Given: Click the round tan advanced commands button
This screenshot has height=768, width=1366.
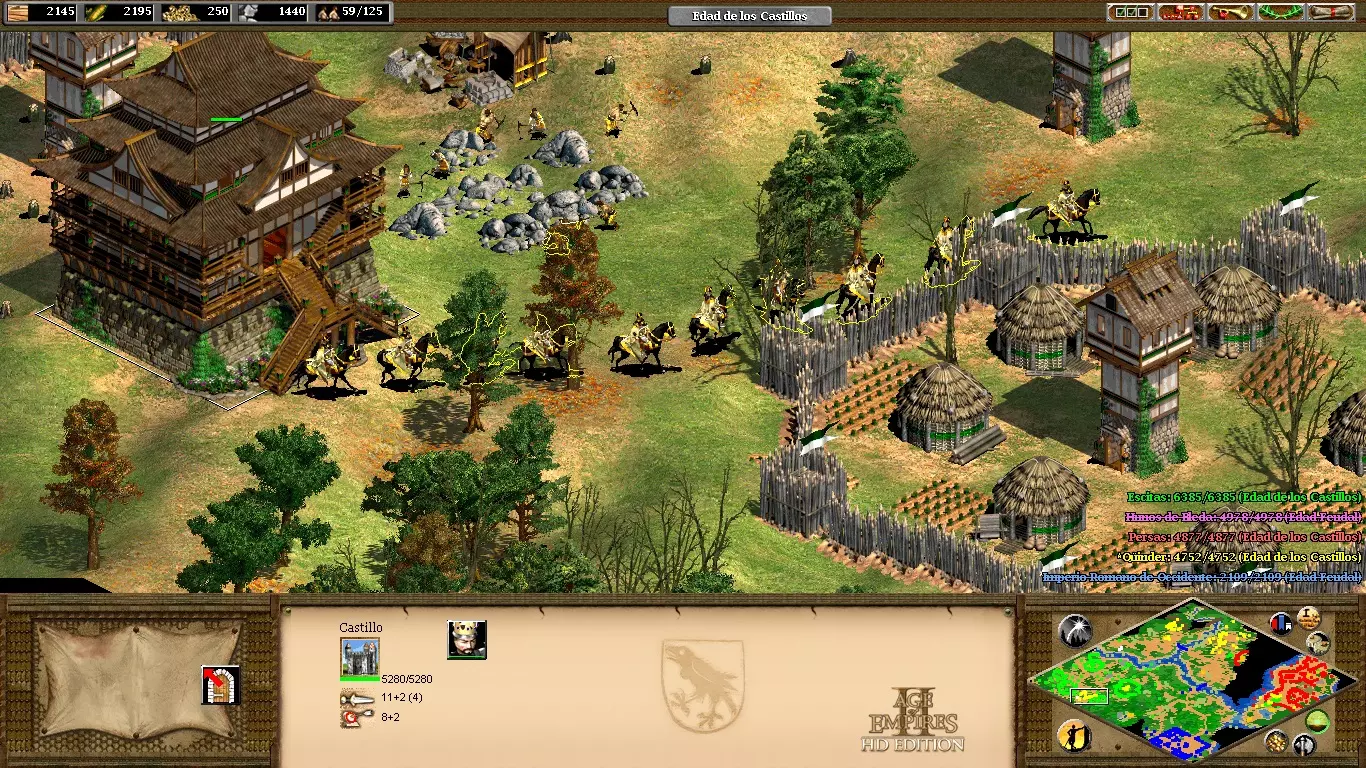Looking at the screenshot, I should click(x=1308, y=617).
